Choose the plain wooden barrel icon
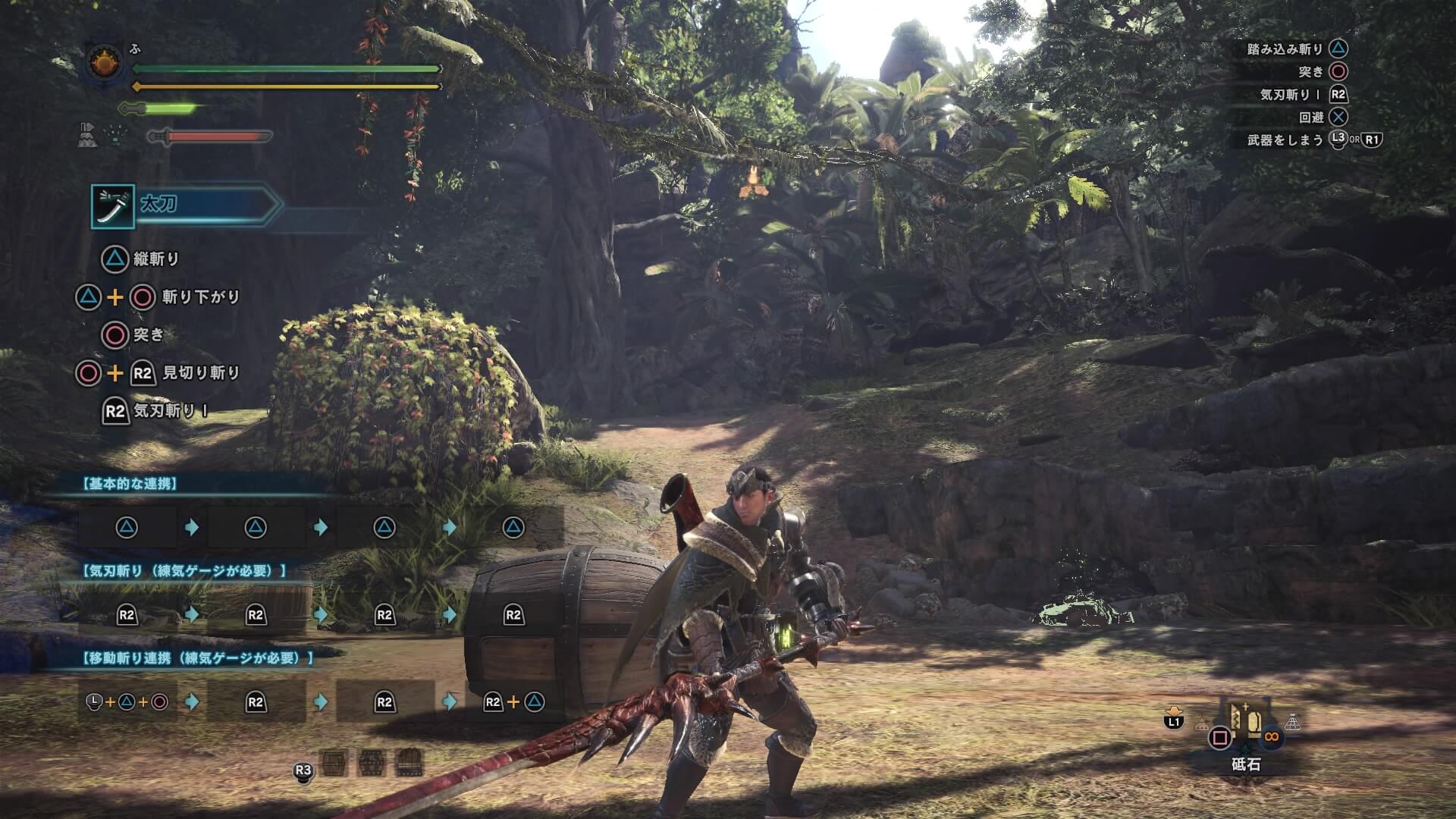Screen dimensions: 1456x819 click(x=334, y=762)
